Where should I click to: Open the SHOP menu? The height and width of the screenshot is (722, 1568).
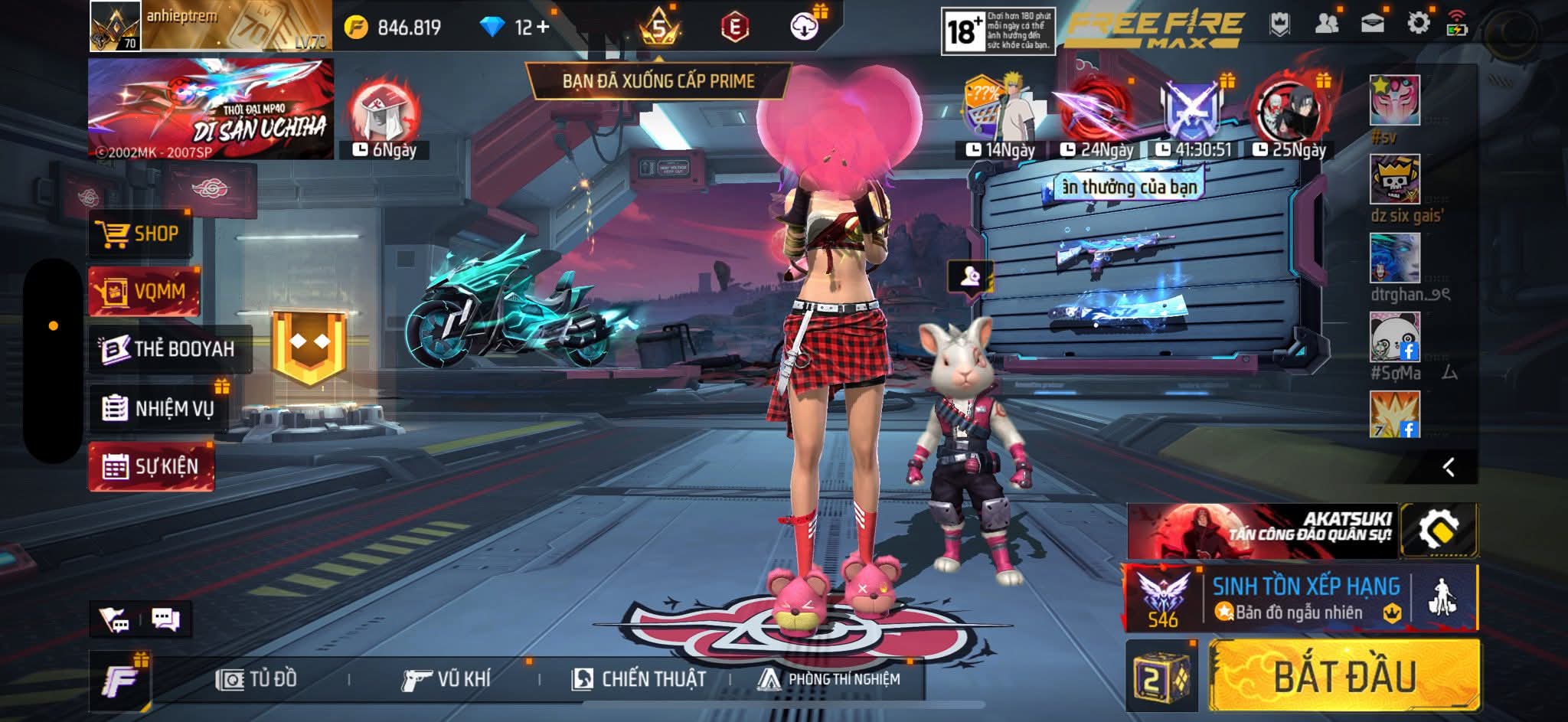(139, 234)
